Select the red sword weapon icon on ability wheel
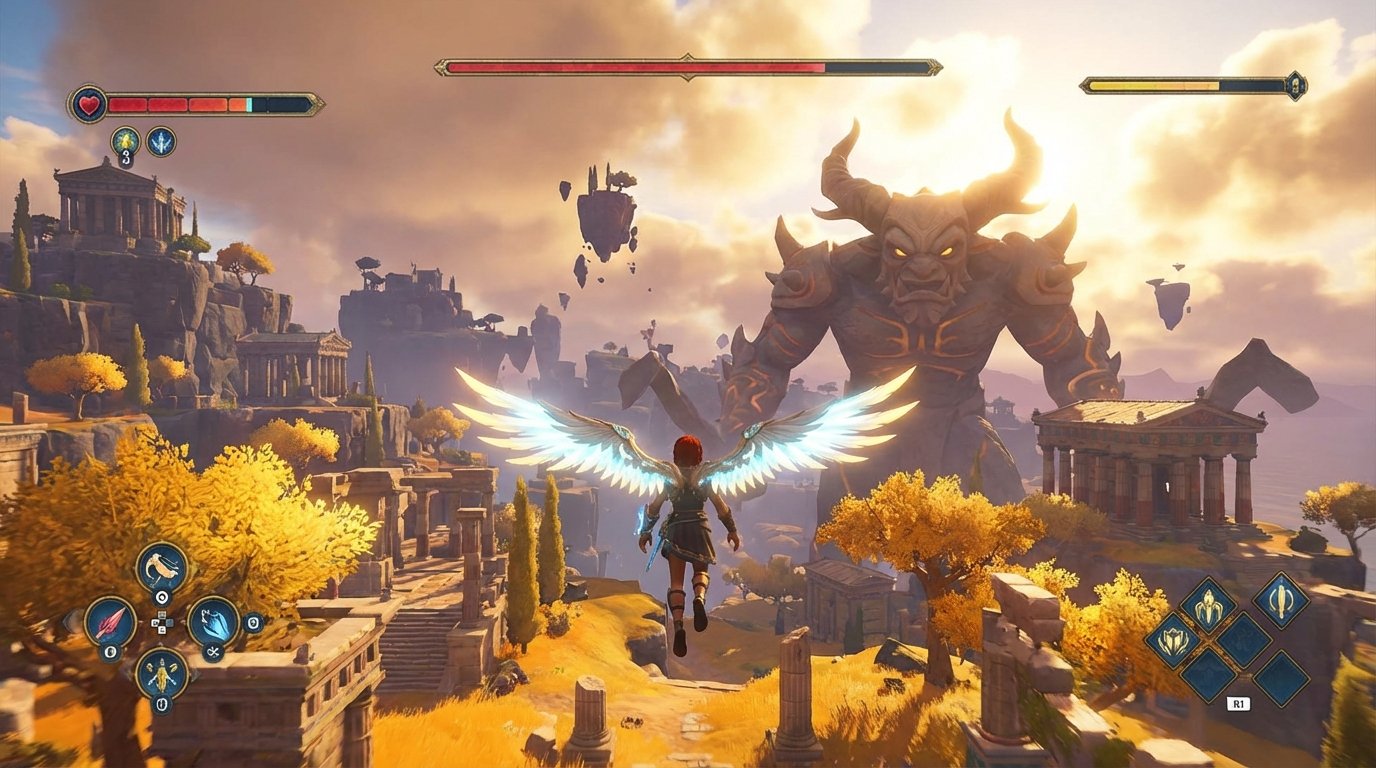Screen dimensions: 1376x768 (111, 622)
